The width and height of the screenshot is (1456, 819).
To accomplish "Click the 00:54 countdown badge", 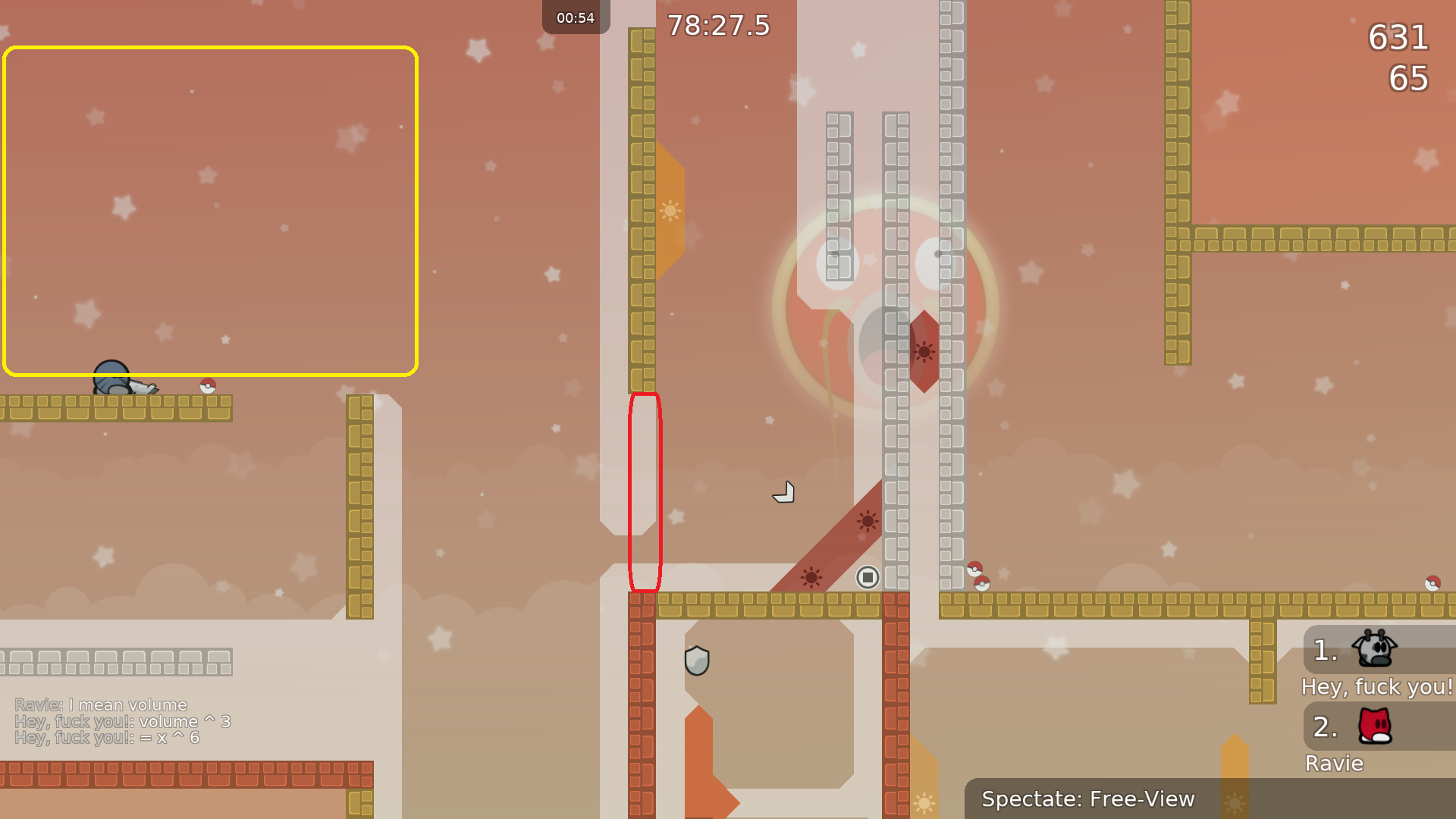I will pyautogui.click(x=576, y=17).
